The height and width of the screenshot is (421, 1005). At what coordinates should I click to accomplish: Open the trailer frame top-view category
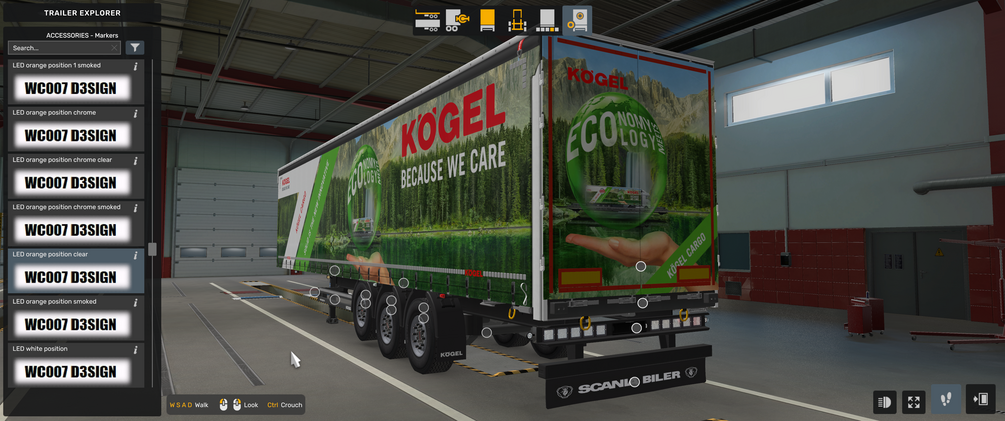coord(518,20)
